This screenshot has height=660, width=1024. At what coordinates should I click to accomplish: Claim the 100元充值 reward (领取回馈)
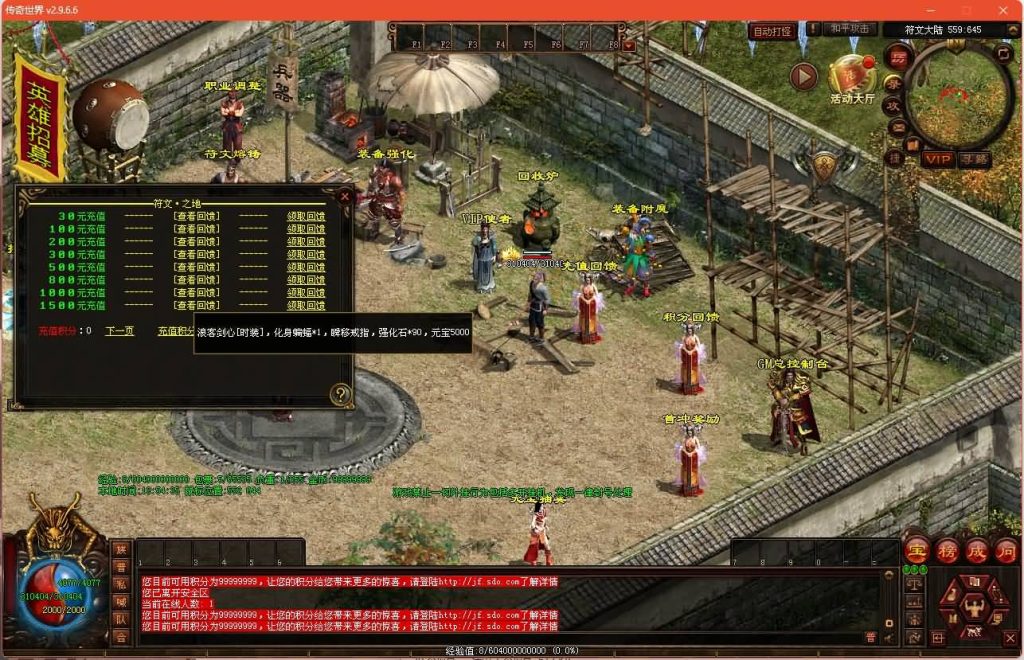(x=306, y=229)
